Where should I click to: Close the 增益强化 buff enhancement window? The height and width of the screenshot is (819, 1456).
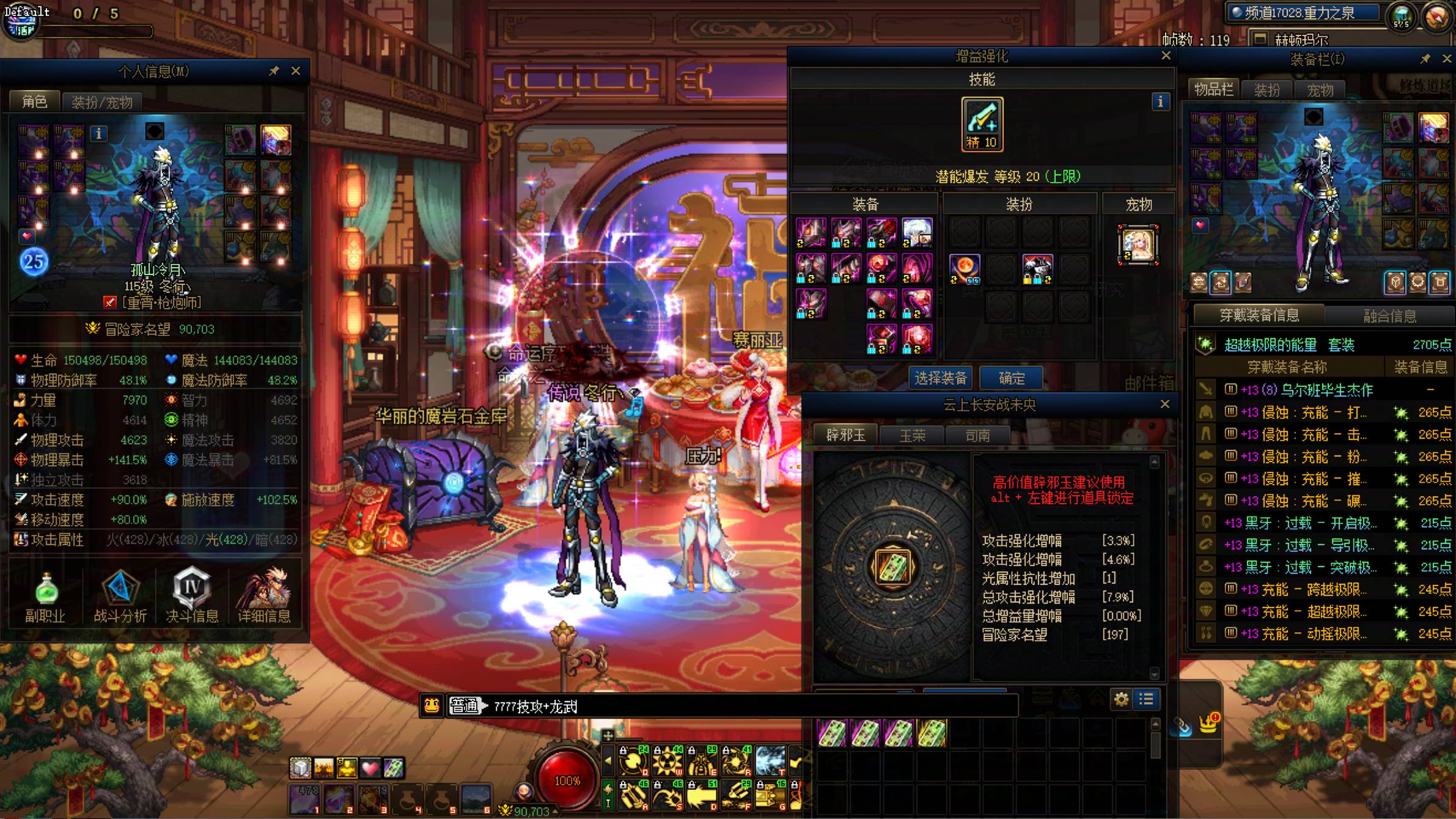(1166, 56)
